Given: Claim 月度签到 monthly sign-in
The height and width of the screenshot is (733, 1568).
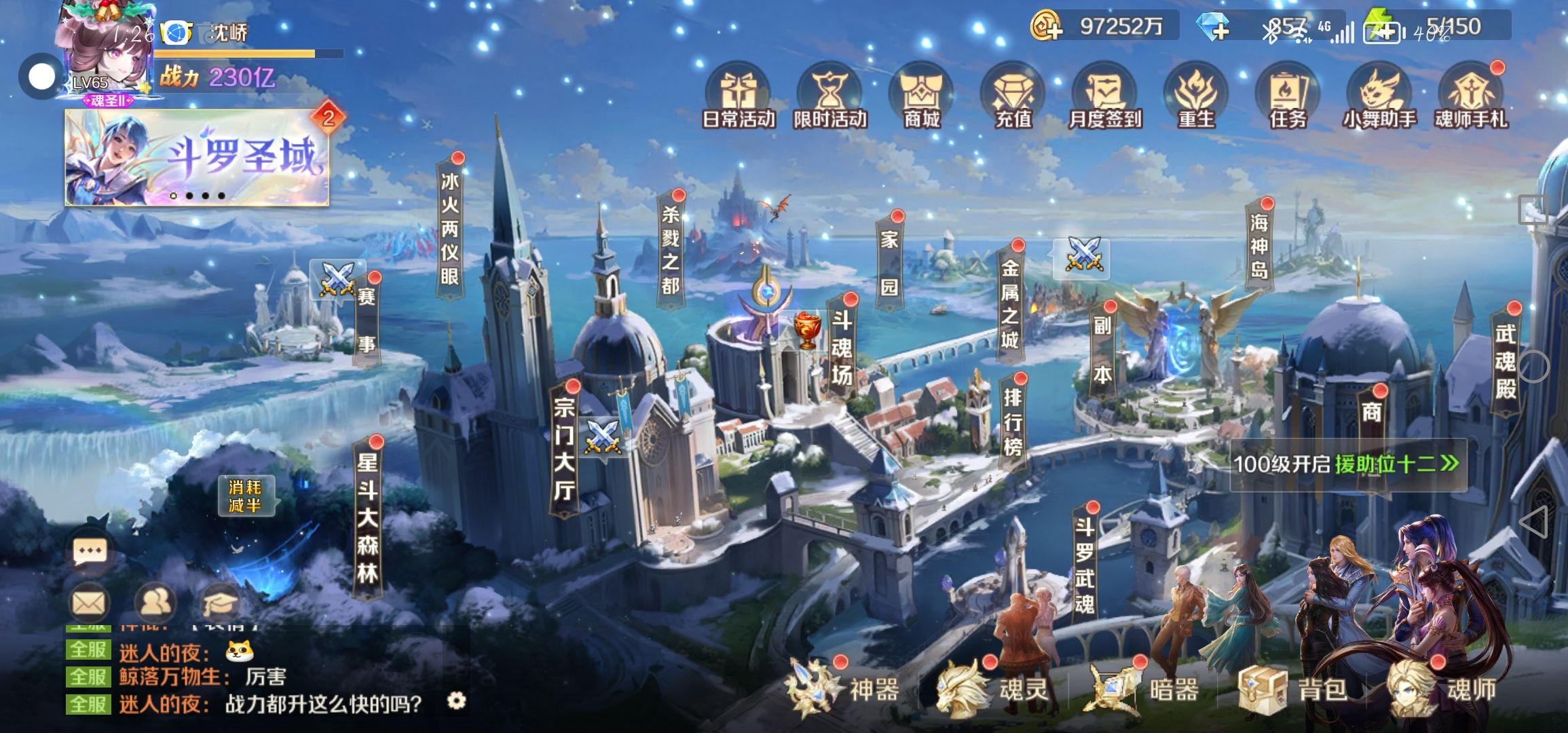Looking at the screenshot, I should (x=1104, y=96).
